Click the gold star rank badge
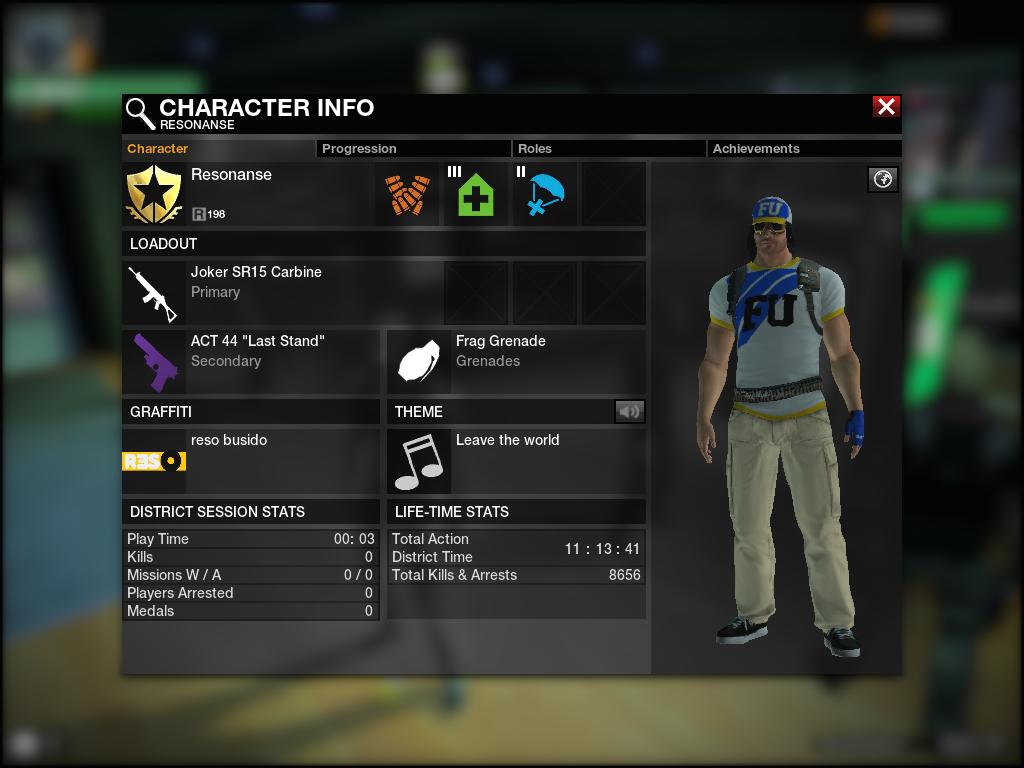 click(x=154, y=195)
